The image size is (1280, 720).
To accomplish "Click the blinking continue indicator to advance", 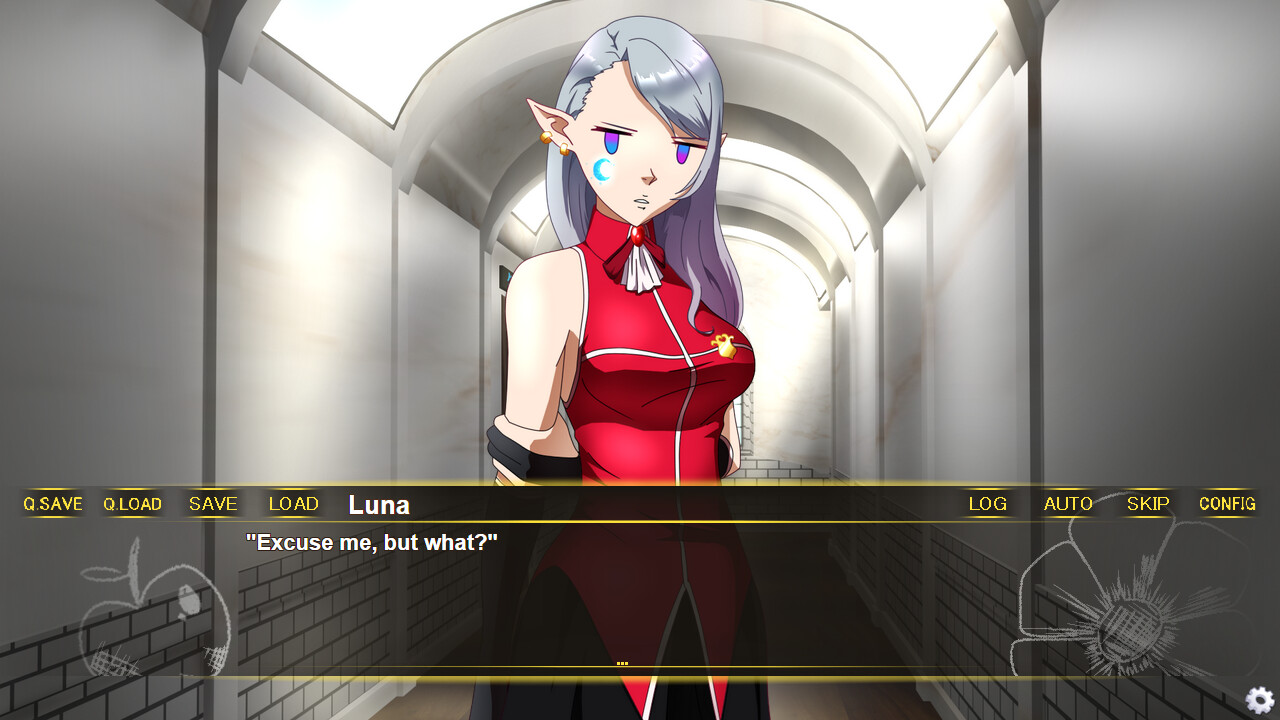I will (x=624, y=660).
